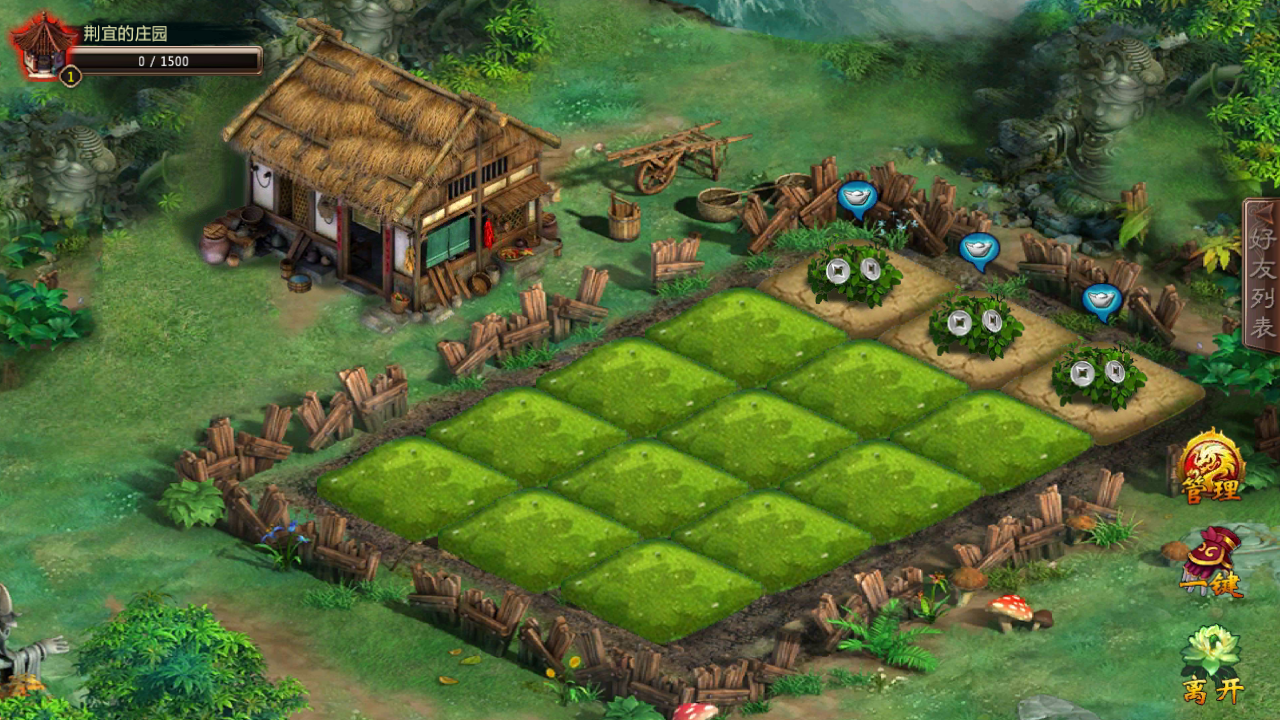Expand the 好友列表 friends list tab

pos(1262,277)
